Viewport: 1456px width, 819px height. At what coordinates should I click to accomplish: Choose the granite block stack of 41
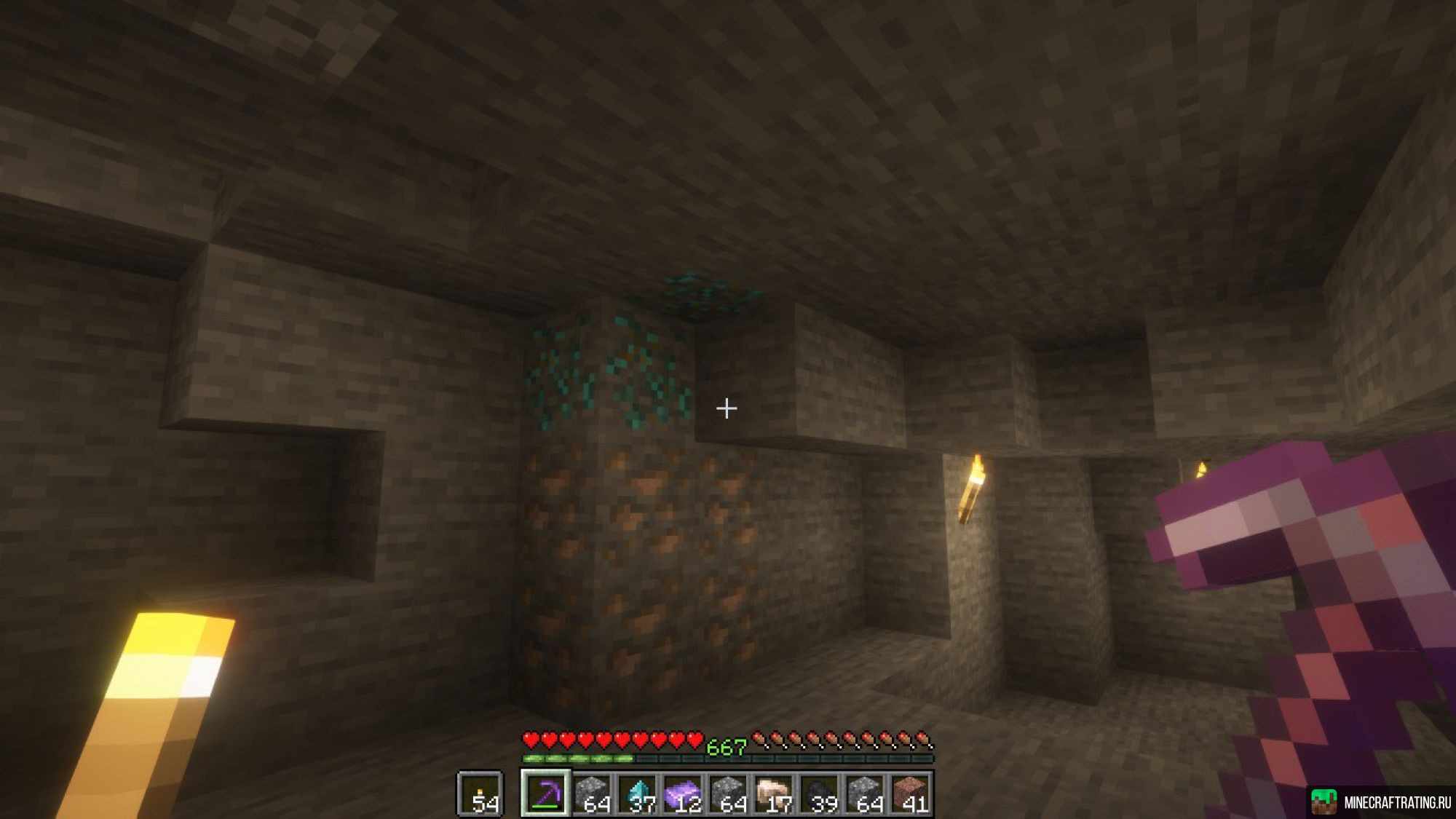click(x=910, y=794)
